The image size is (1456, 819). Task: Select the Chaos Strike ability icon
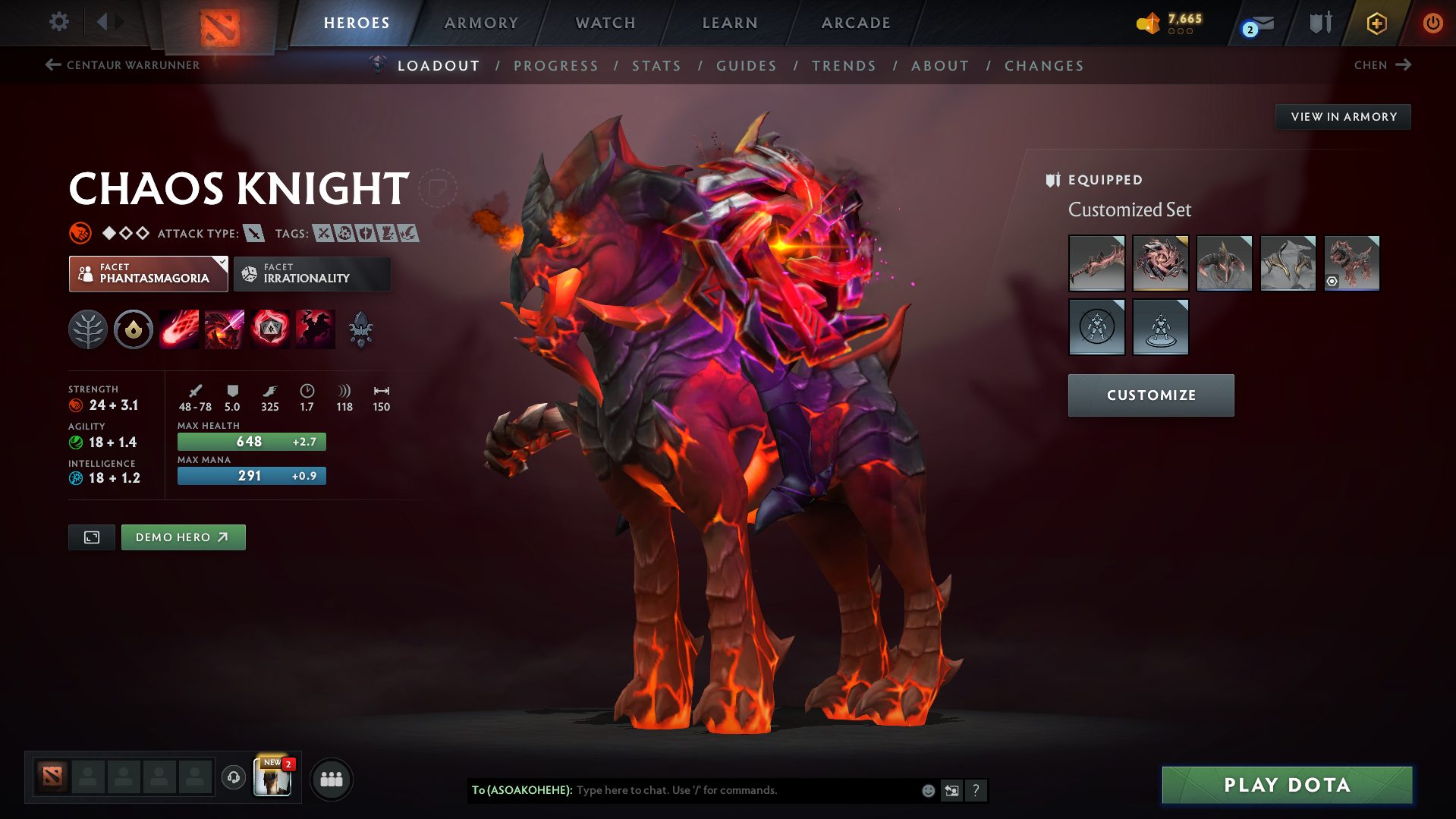click(x=270, y=329)
